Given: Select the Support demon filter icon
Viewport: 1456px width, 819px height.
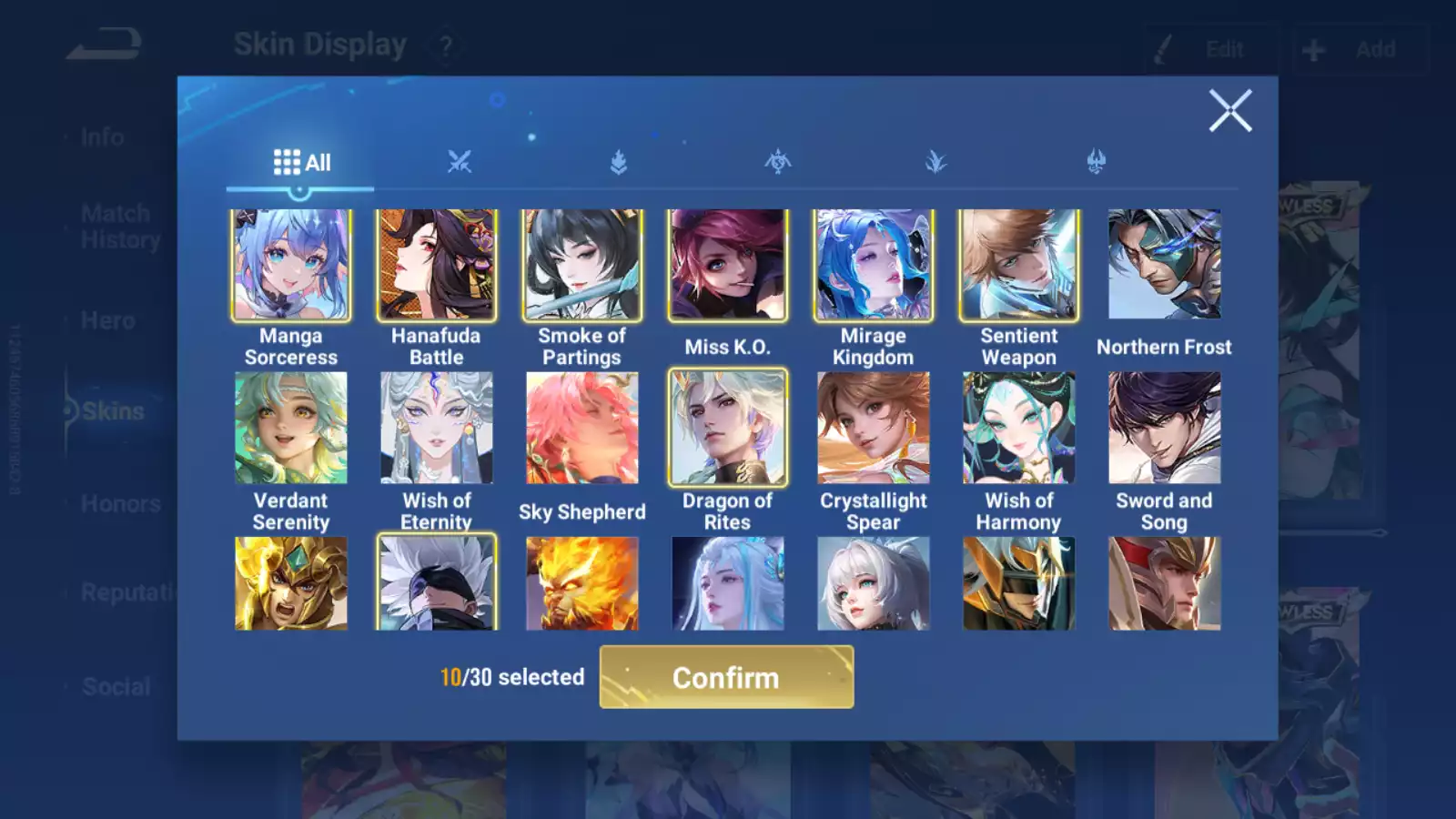Looking at the screenshot, I should point(1096,161).
